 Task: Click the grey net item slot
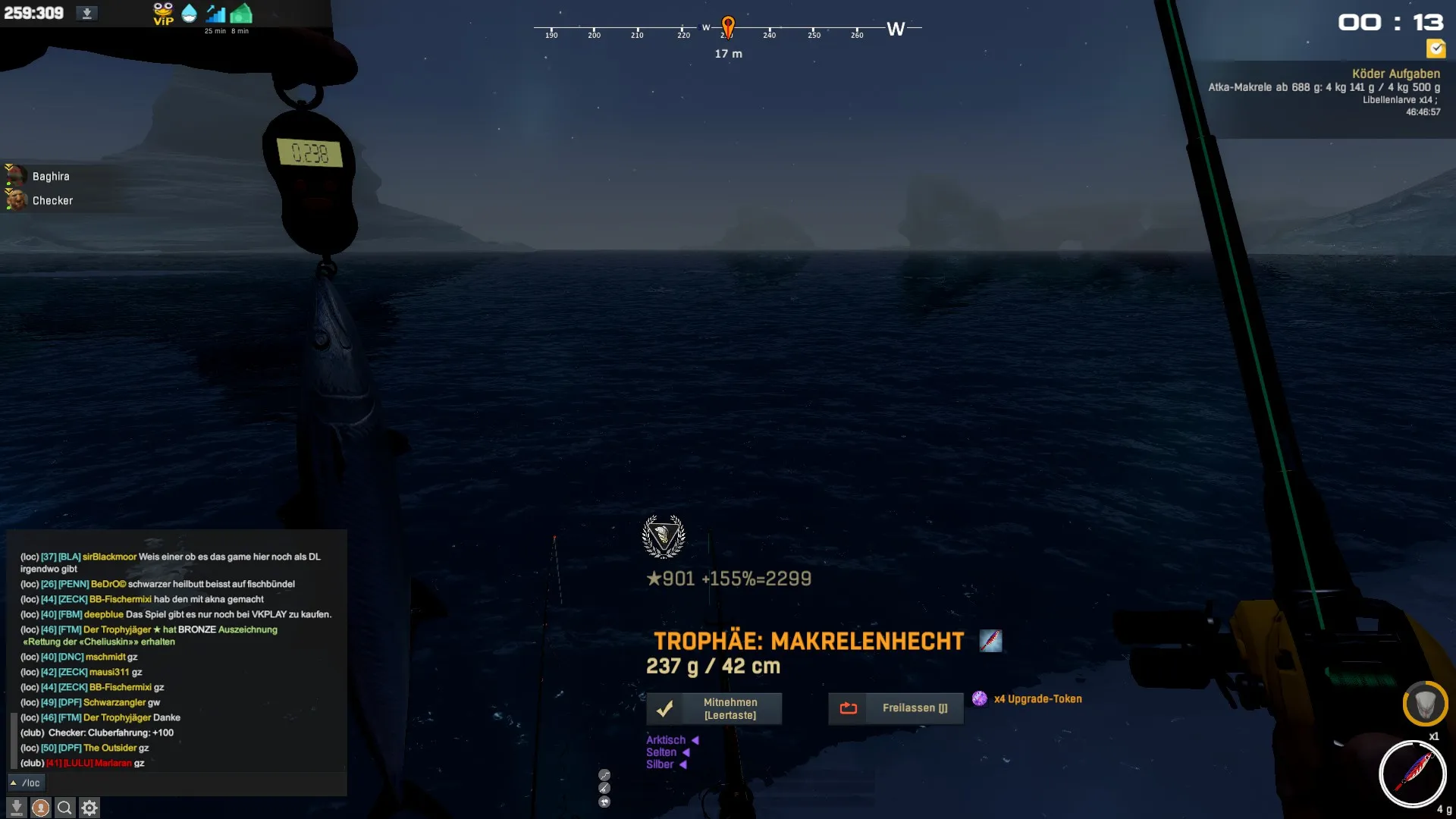[1425, 704]
